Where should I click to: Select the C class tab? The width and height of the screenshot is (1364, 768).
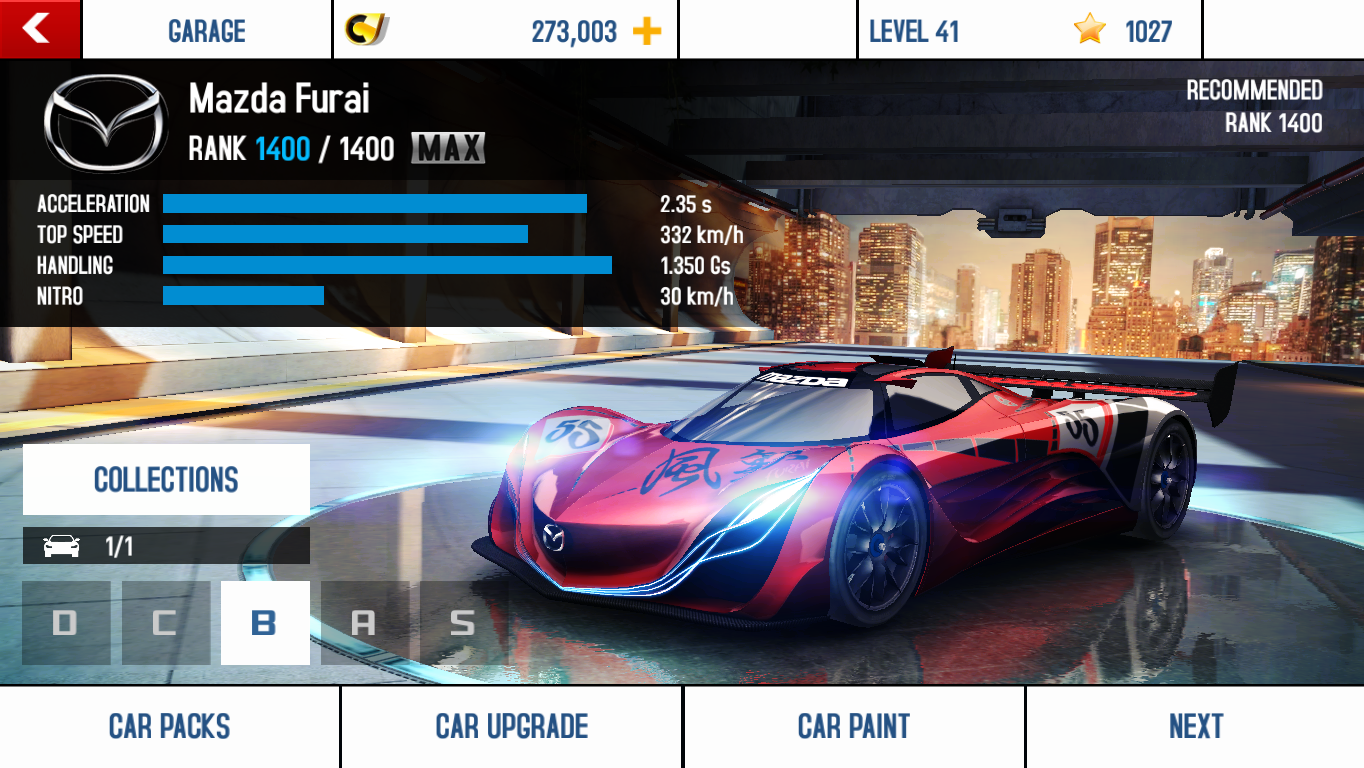pos(166,623)
